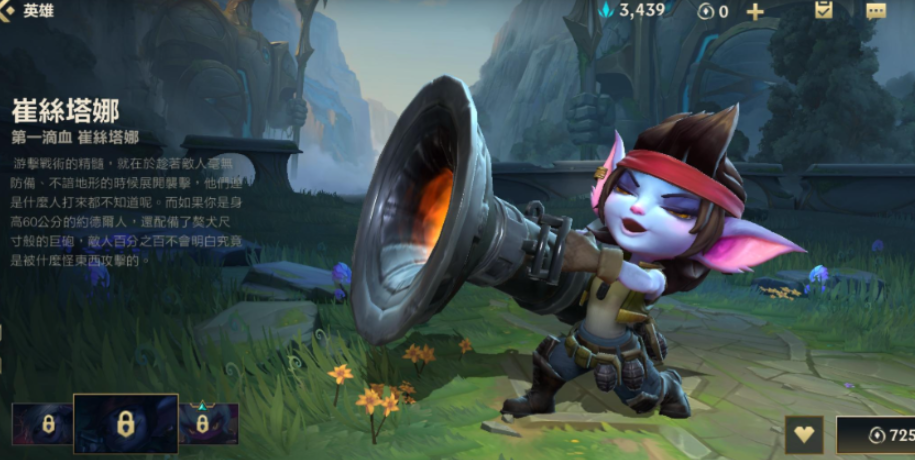Add skin to wishlist with heart button
The width and height of the screenshot is (915, 460).
pos(804,435)
